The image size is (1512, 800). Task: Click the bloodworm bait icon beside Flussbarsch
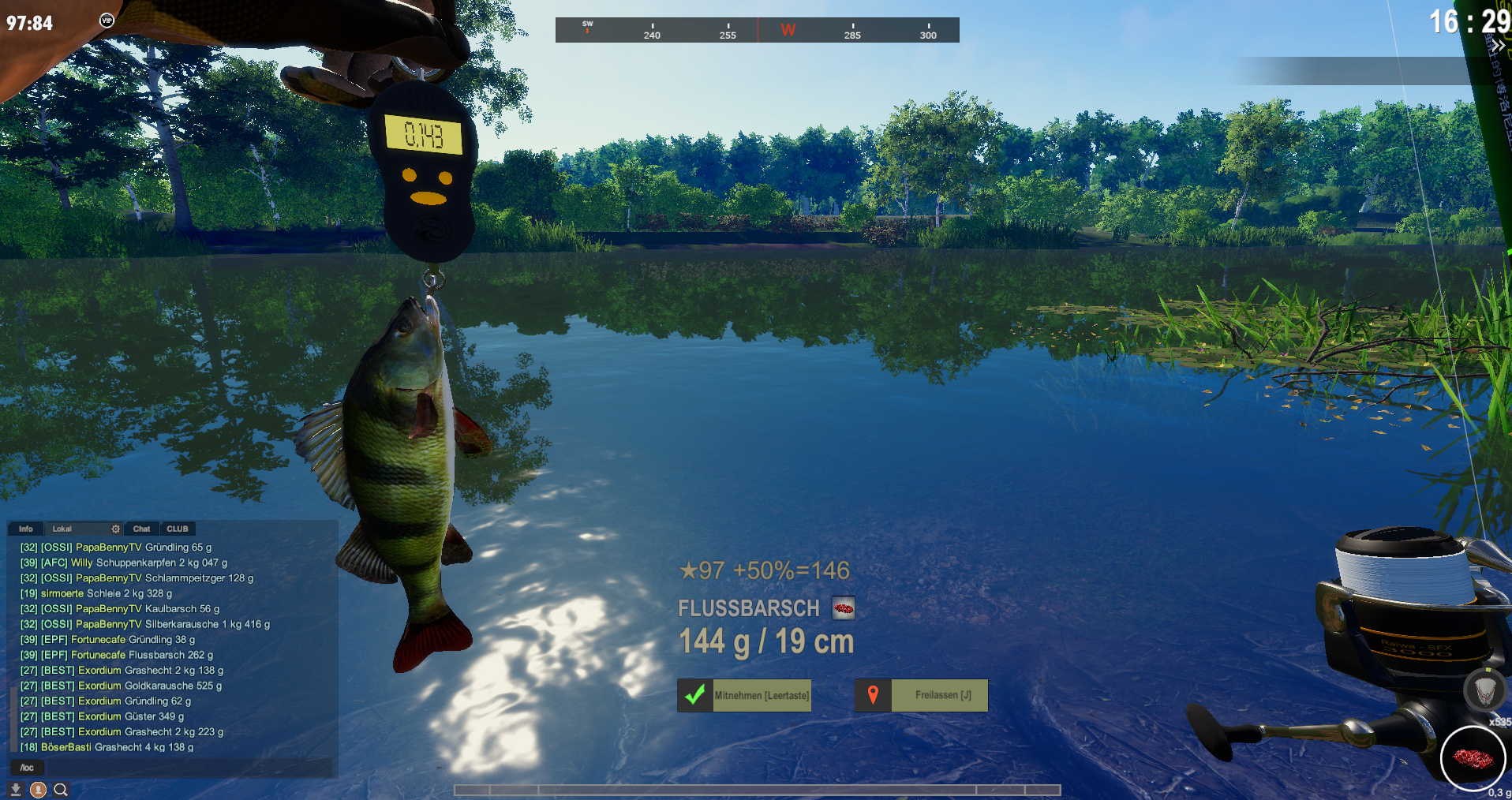844,608
